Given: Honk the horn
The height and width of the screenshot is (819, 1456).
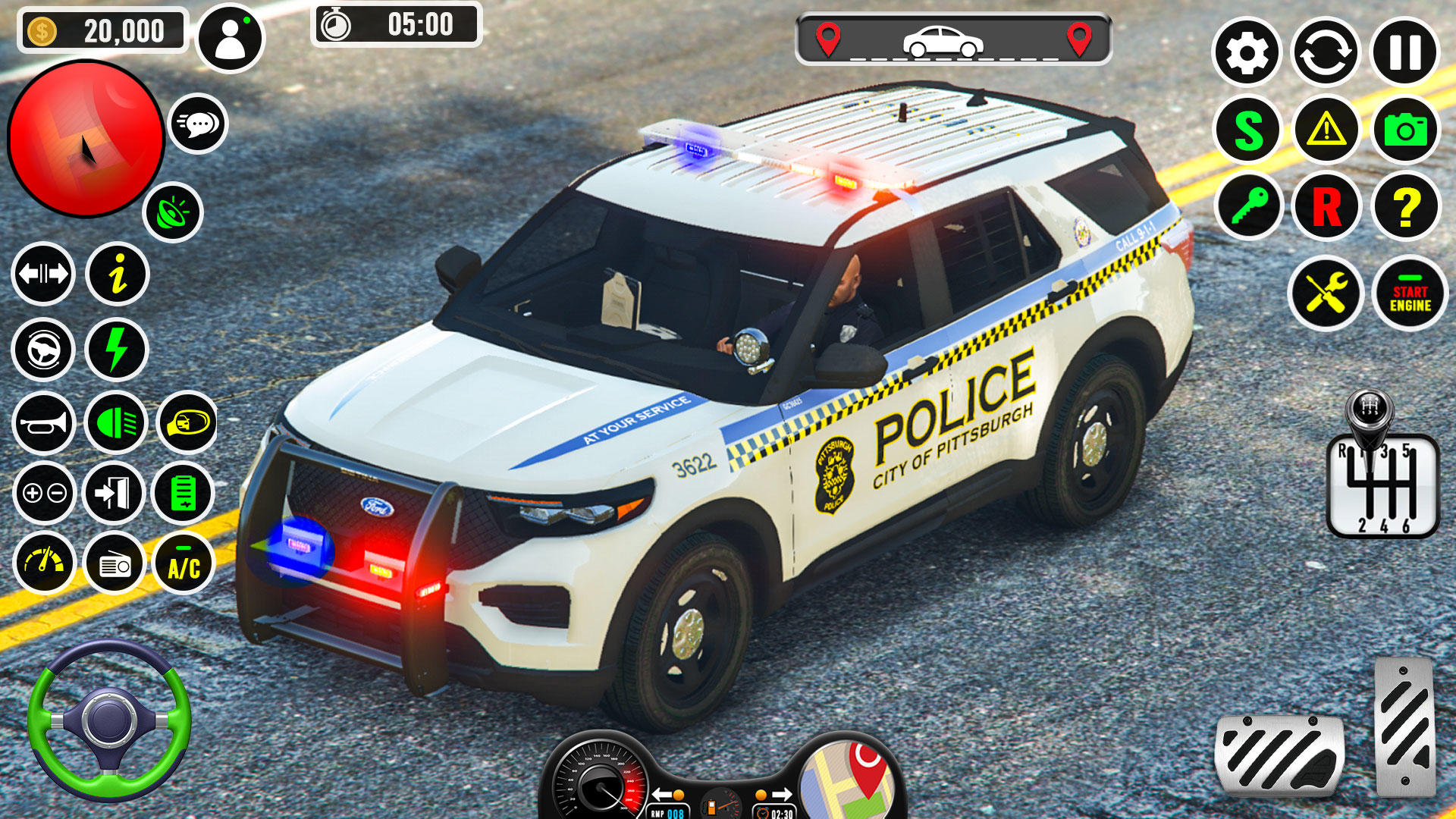Looking at the screenshot, I should (43, 422).
